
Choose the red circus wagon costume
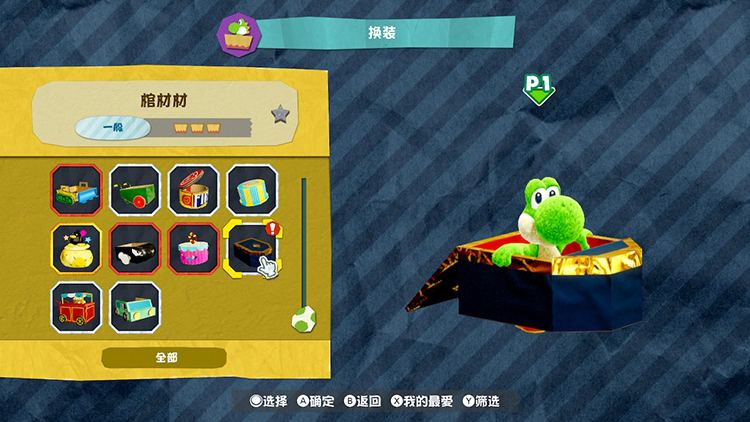77,306
